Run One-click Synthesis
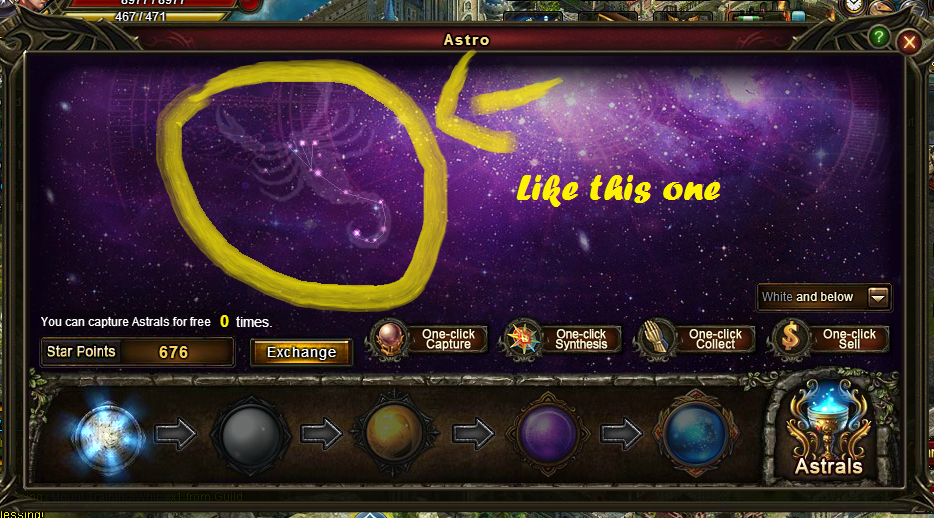The height and width of the screenshot is (518, 934). tap(565, 339)
